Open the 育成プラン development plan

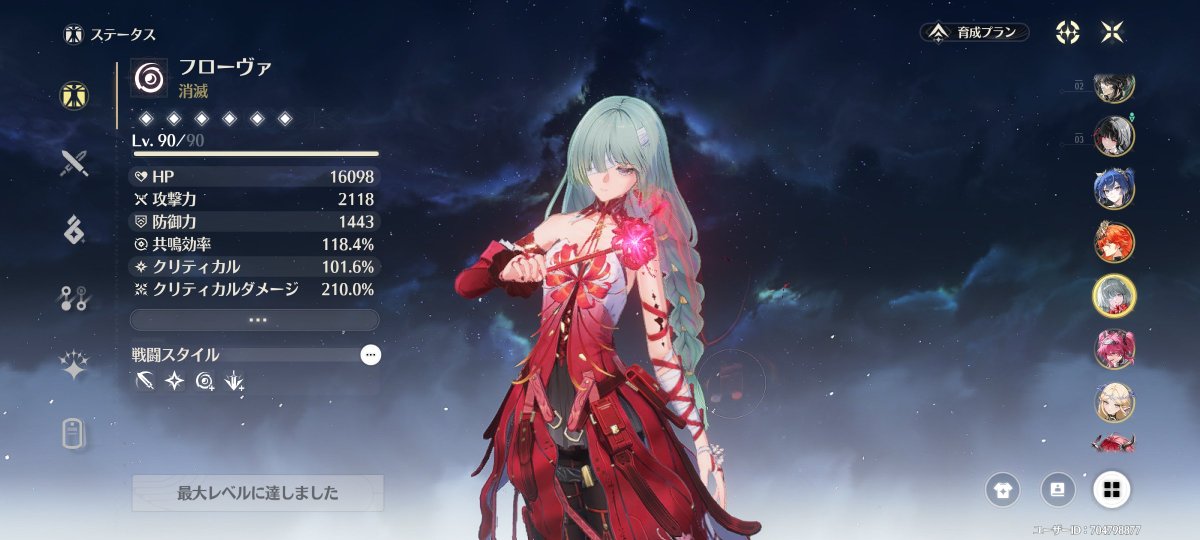point(975,32)
